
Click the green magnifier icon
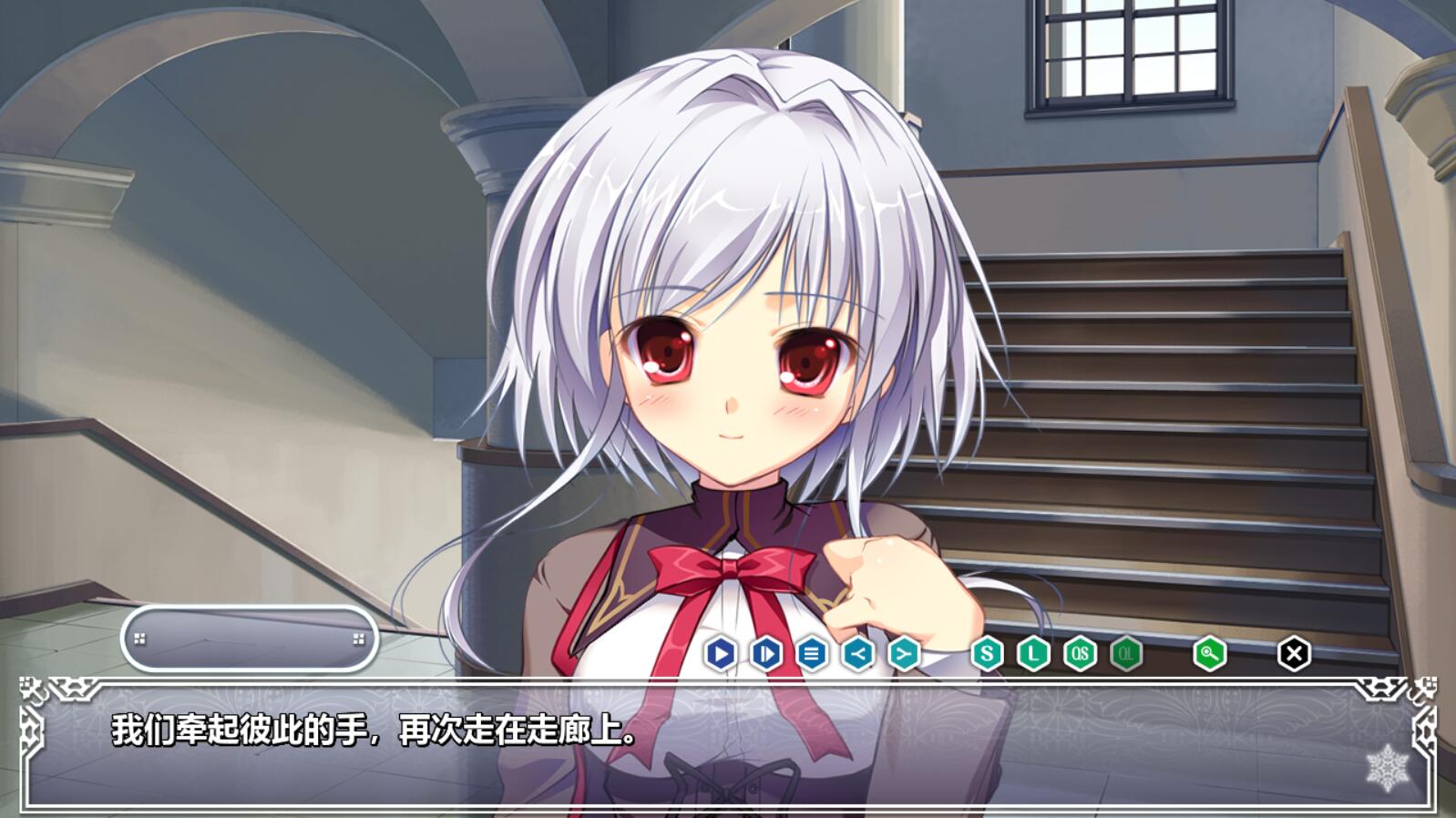(x=1209, y=653)
